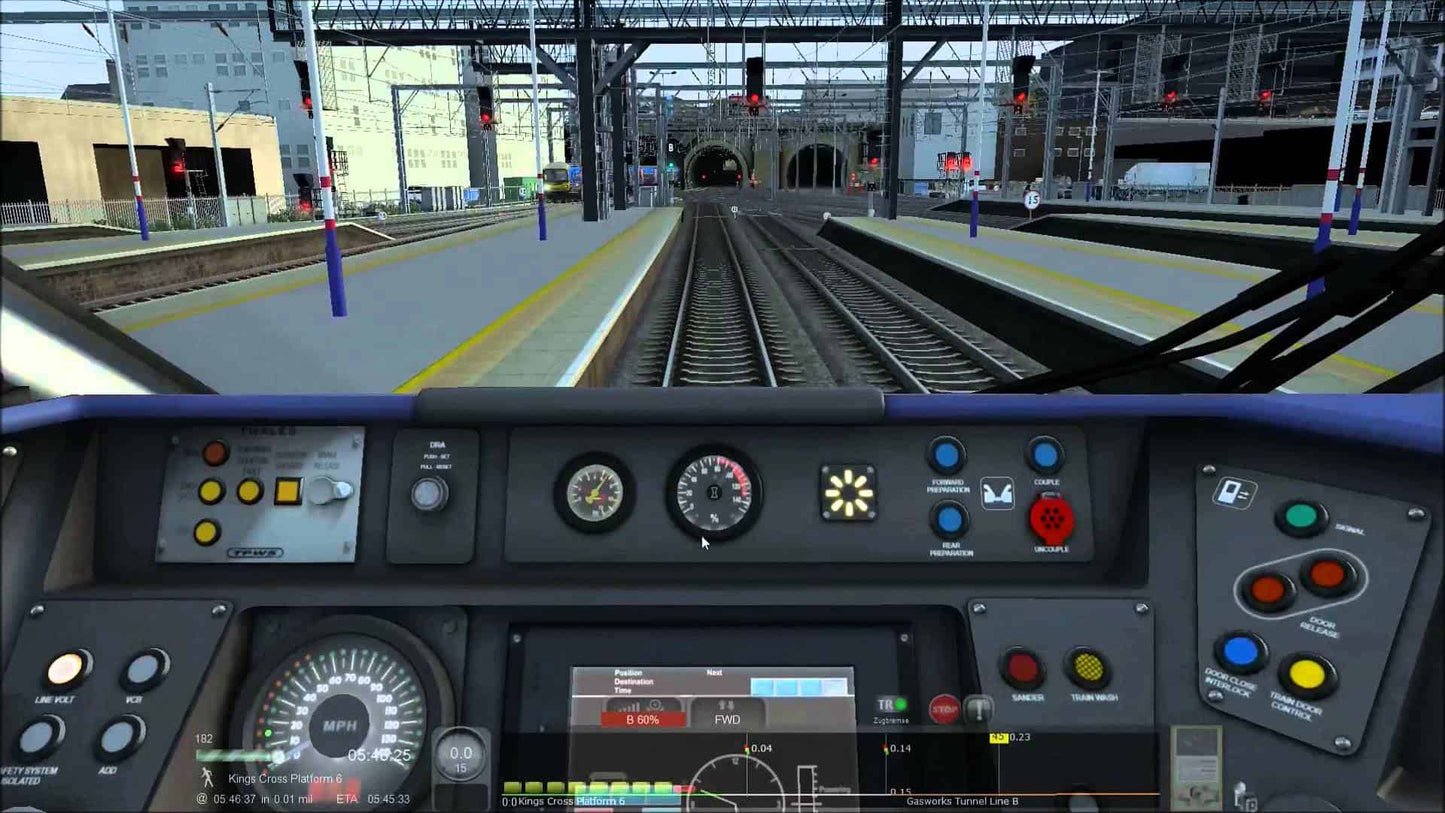Viewport: 1445px width, 813px height.
Task: Flip the Brake Release toggle on the TPWS panel
Action: pyautogui.click(x=333, y=489)
